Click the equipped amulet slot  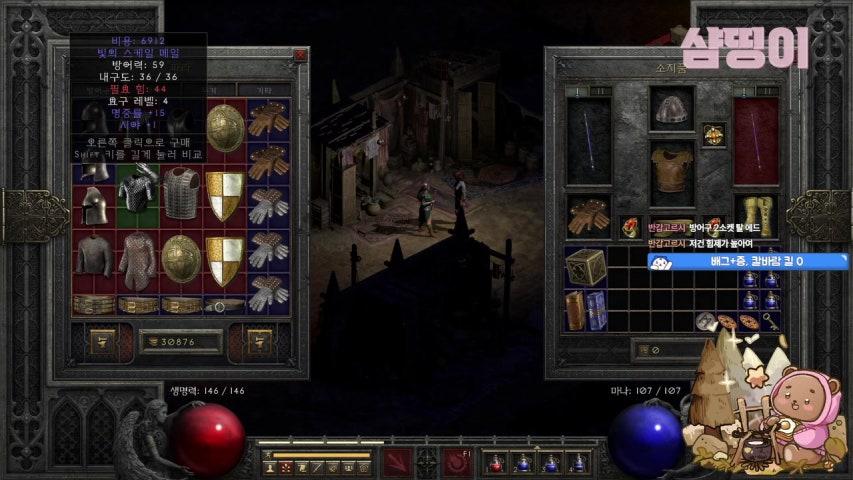[x=713, y=134]
